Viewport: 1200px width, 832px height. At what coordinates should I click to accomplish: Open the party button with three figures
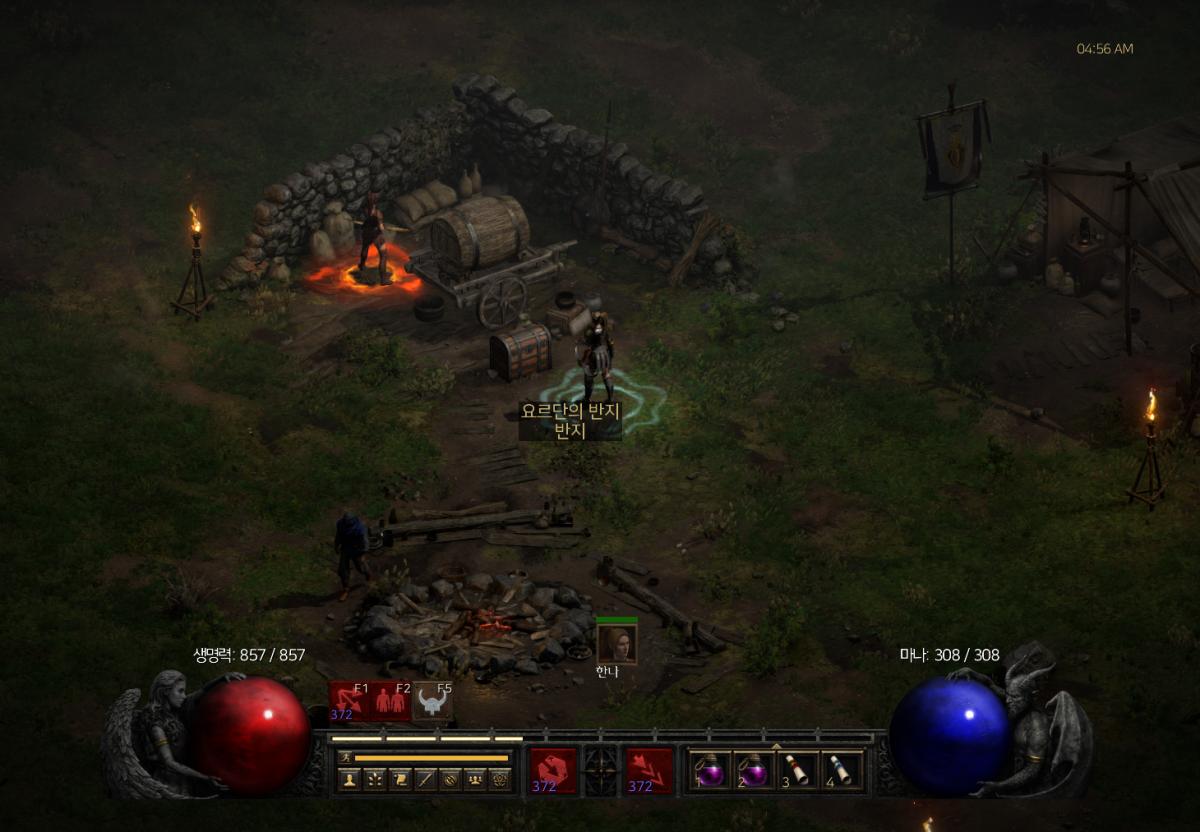[x=474, y=780]
